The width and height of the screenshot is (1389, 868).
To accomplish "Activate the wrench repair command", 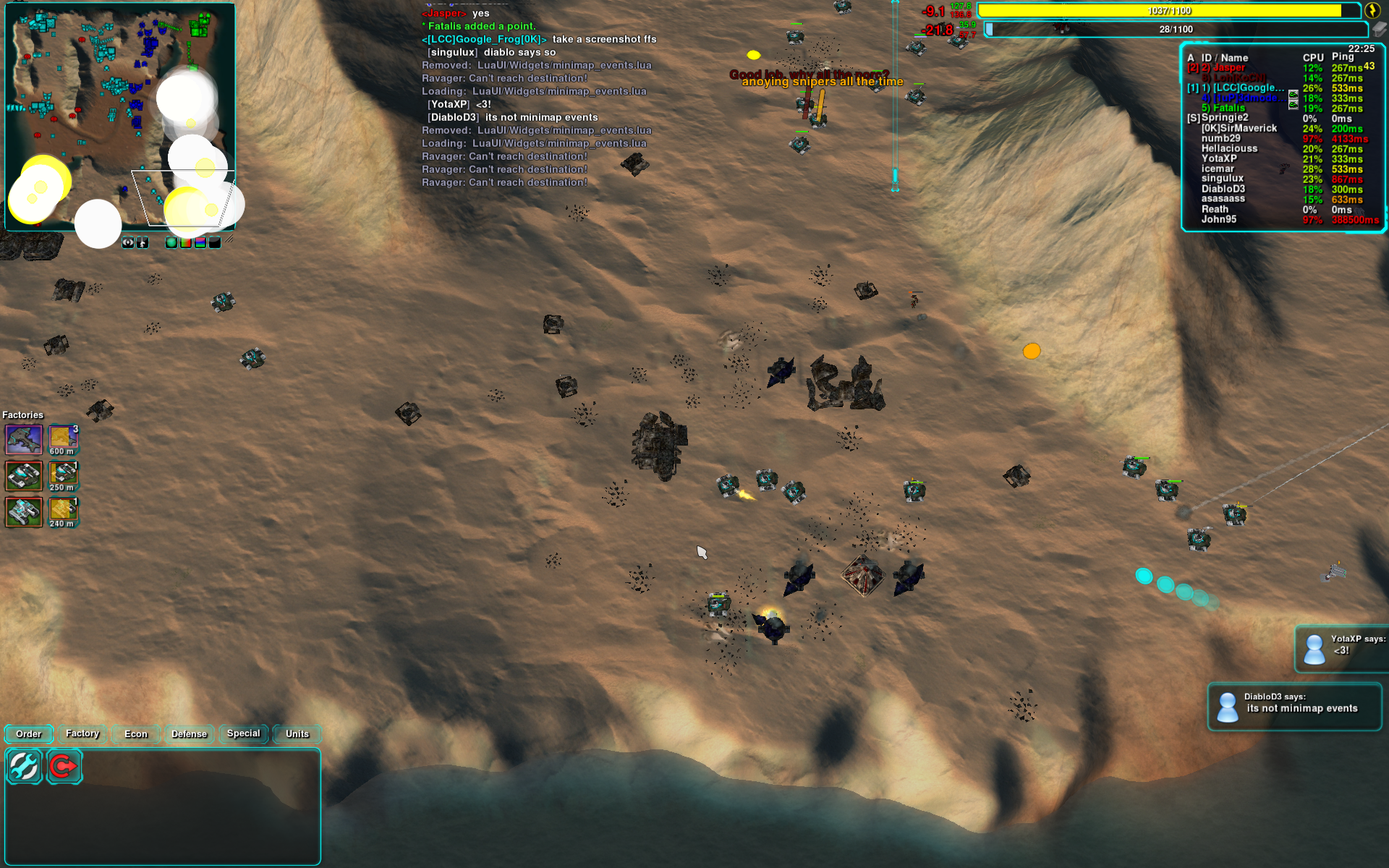I will pyautogui.click(x=25, y=767).
